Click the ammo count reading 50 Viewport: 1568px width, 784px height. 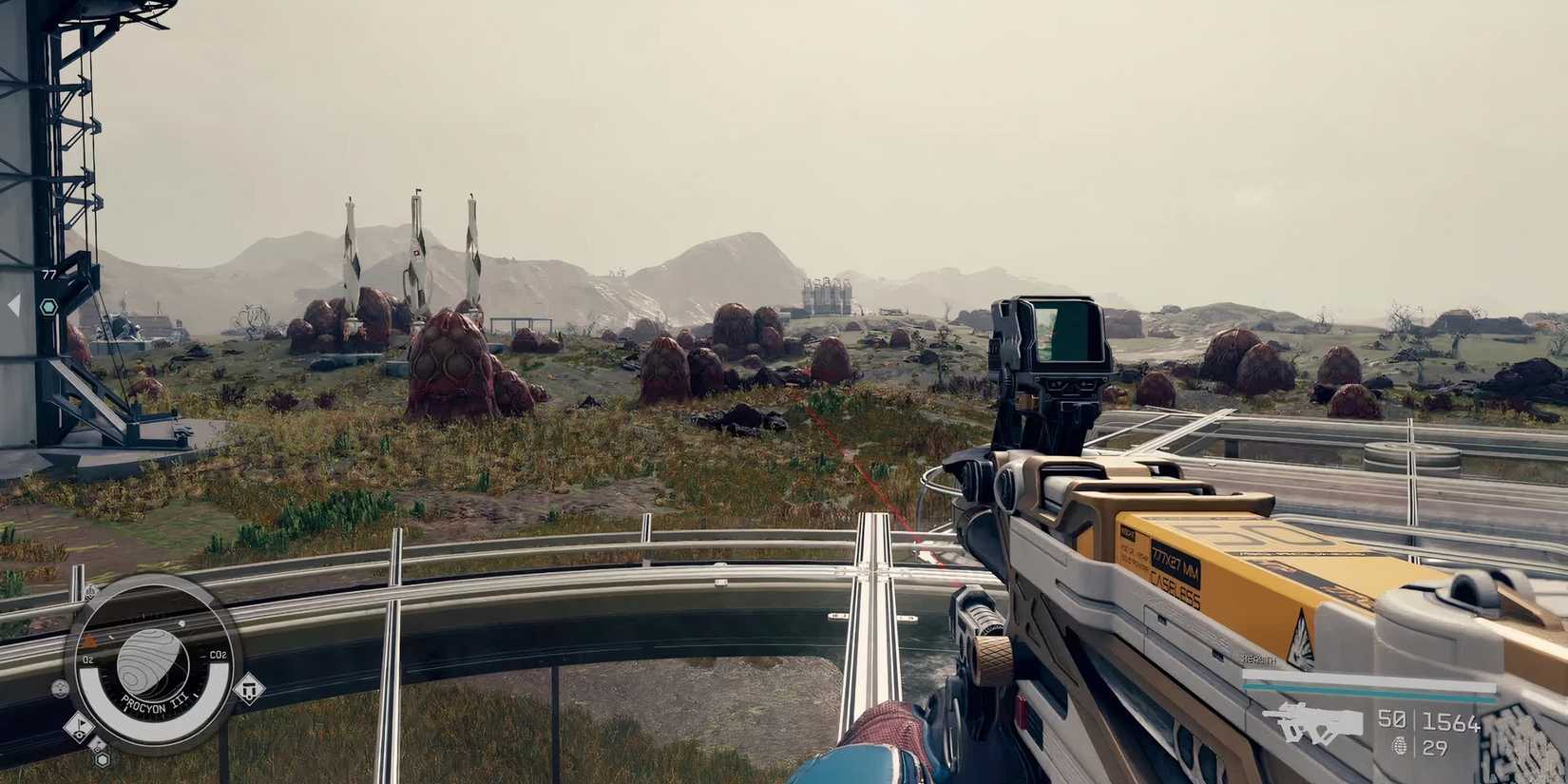tap(1390, 717)
